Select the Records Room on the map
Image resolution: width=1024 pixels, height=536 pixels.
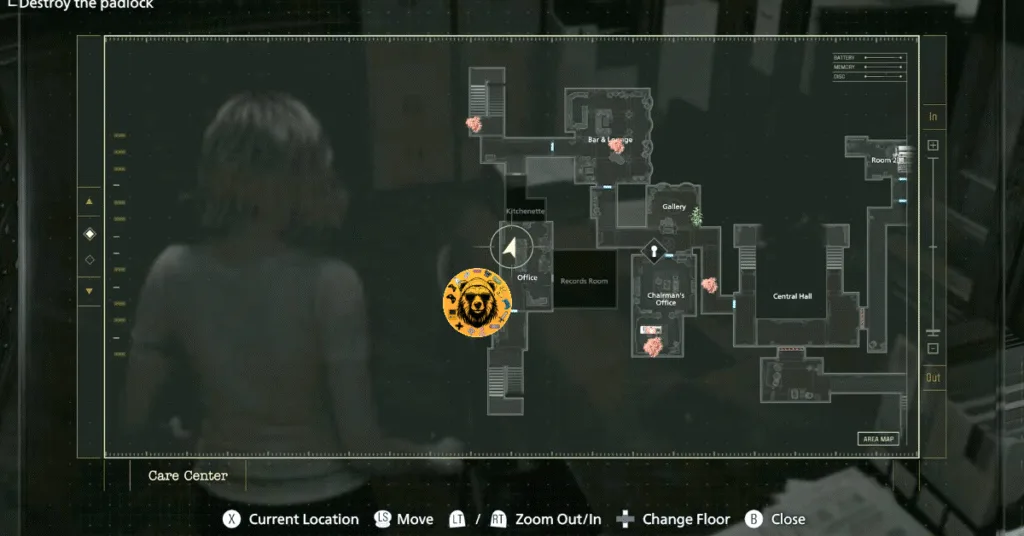click(x=584, y=281)
